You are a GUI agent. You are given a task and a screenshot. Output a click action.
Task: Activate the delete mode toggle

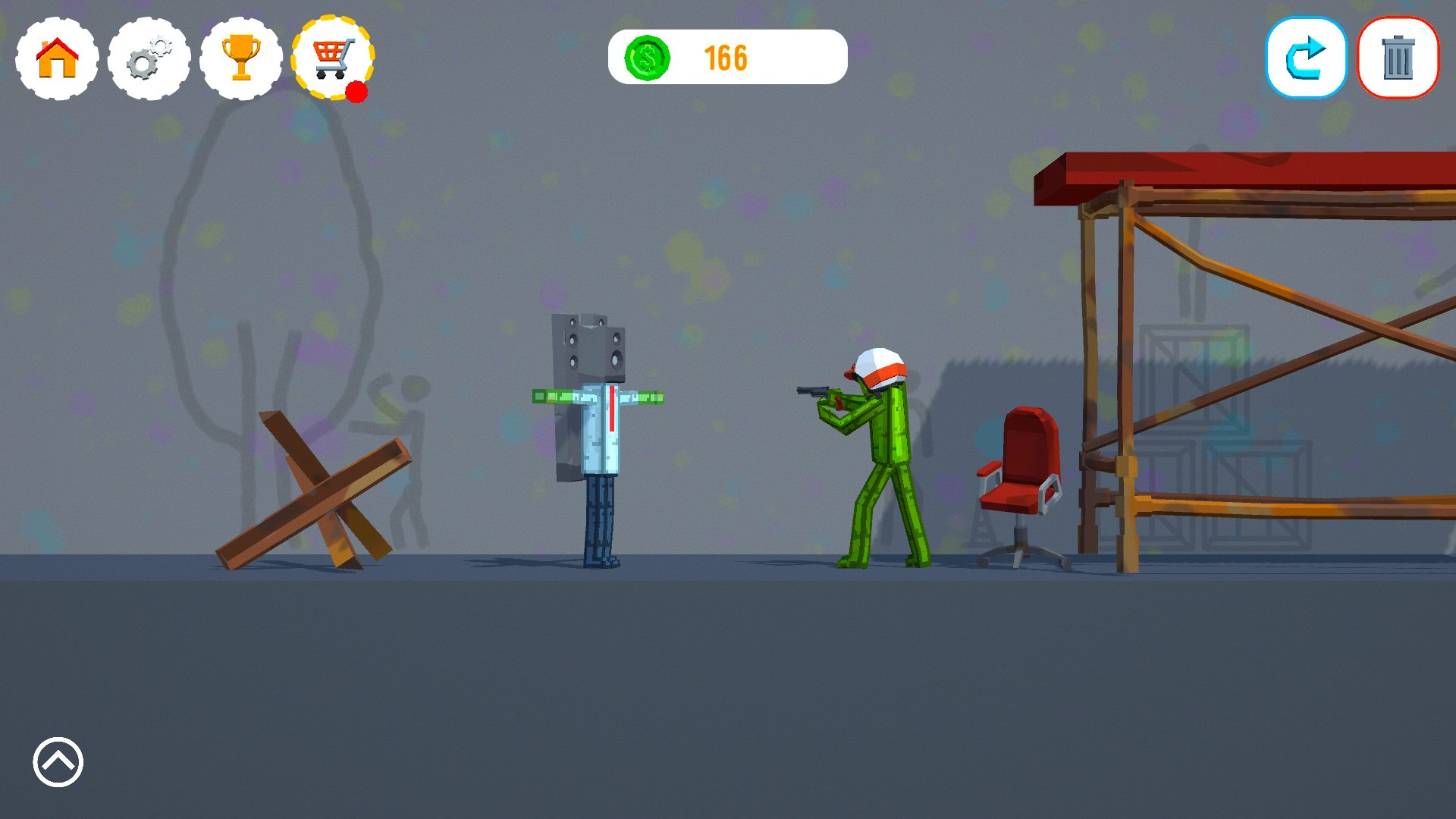[1398, 57]
